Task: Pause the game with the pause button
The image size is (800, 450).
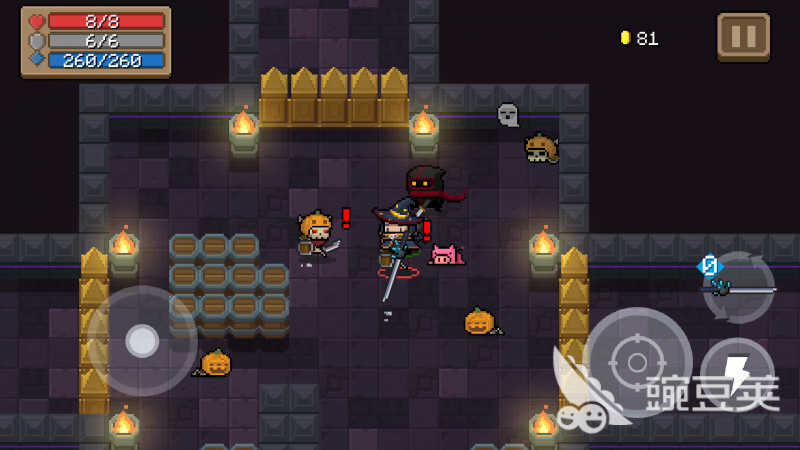Action: click(x=743, y=37)
